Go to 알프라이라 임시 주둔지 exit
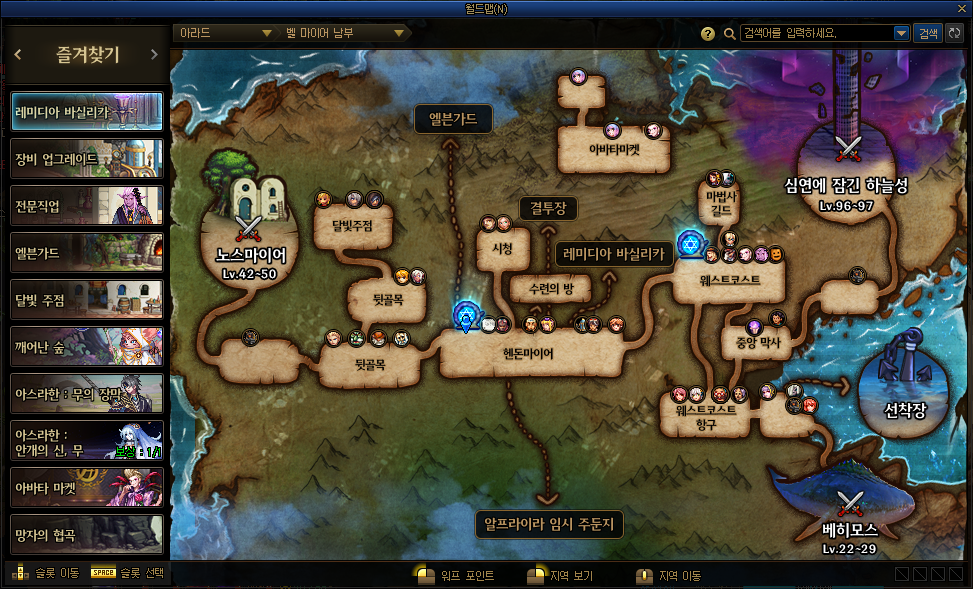Image resolution: width=973 pixels, height=589 pixels. tap(548, 523)
